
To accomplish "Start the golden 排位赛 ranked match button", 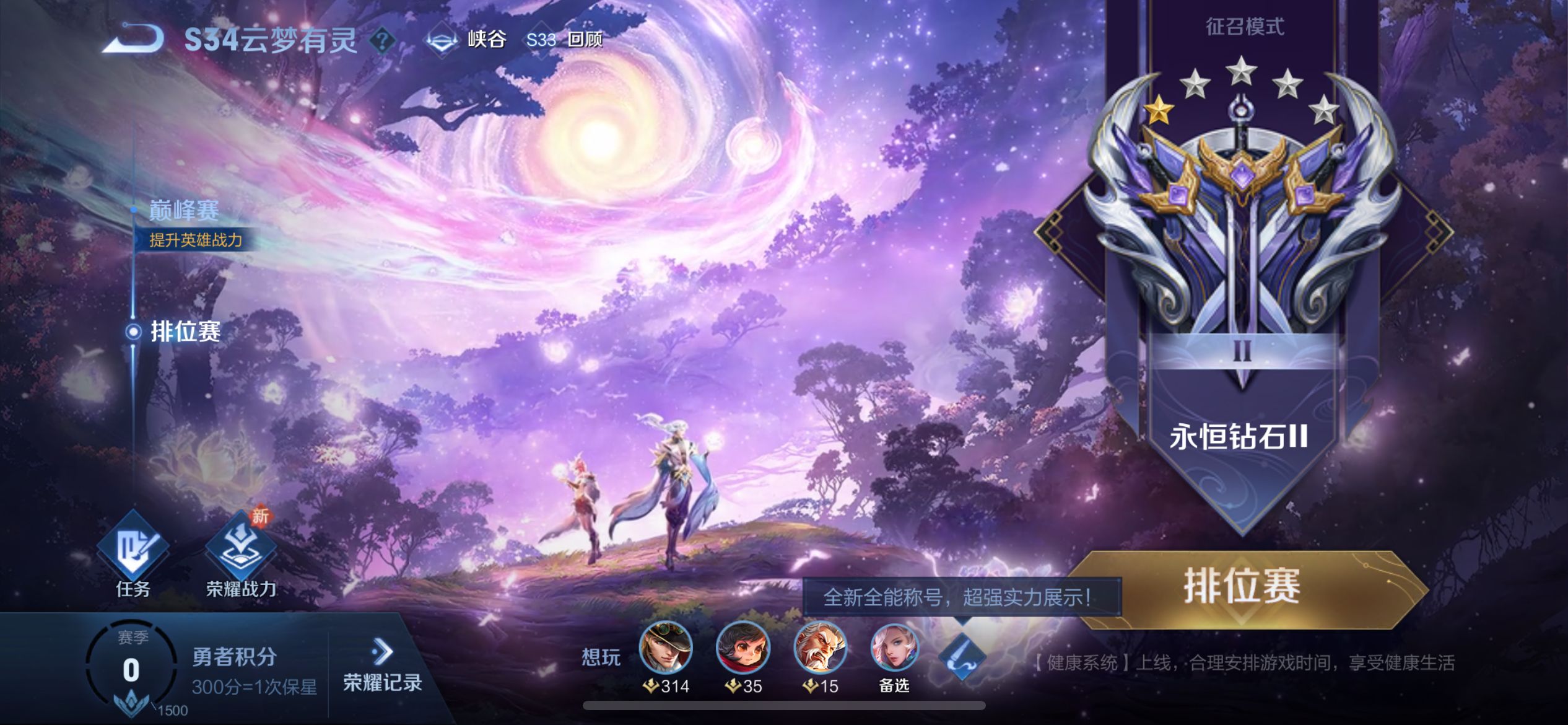I will click(x=1242, y=587).
